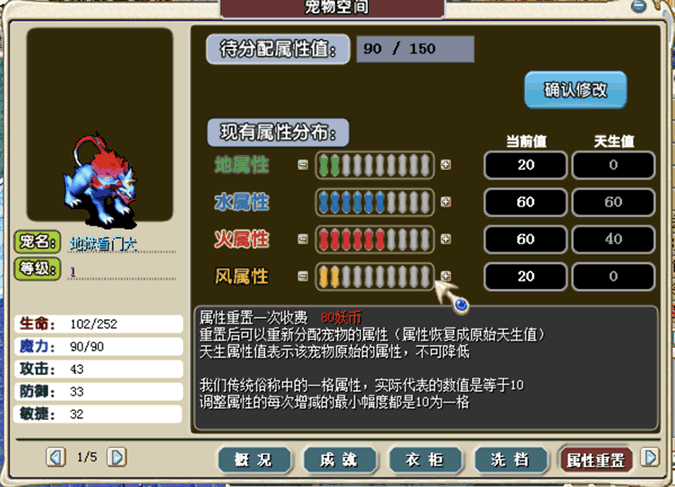The image size is (675, 487).
Task: Decrease the 地属性 earth attribute by one
Action: pyautogui.click(x=302, y=165)
